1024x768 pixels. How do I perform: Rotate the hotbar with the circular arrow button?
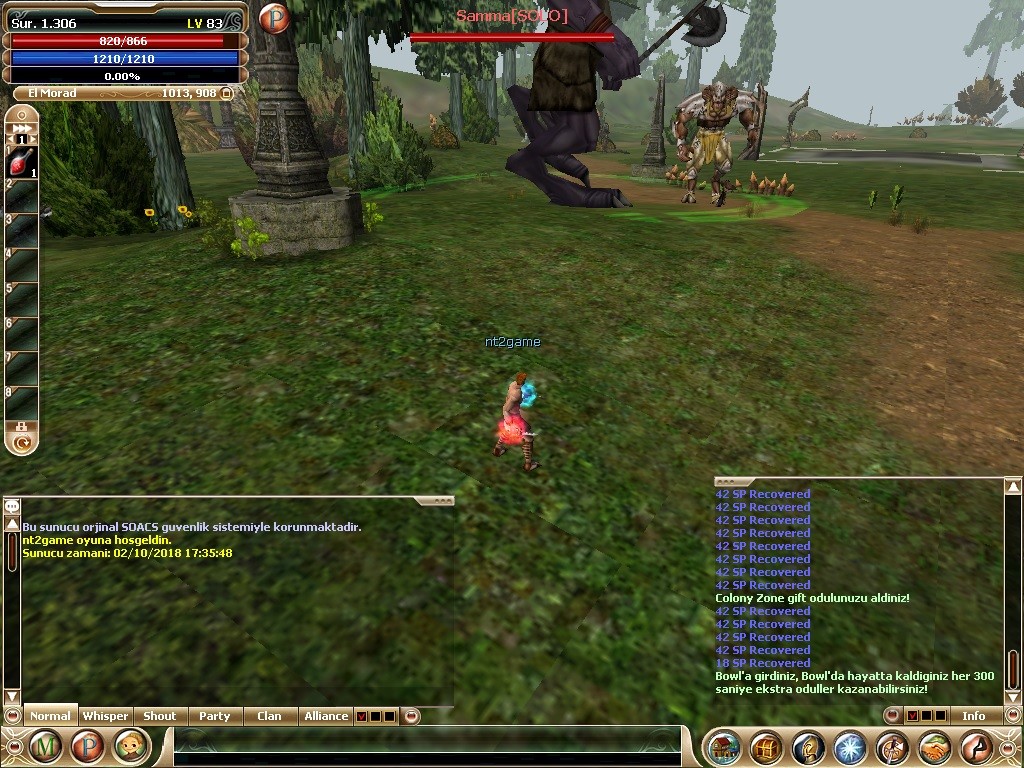tap(21, 440)
